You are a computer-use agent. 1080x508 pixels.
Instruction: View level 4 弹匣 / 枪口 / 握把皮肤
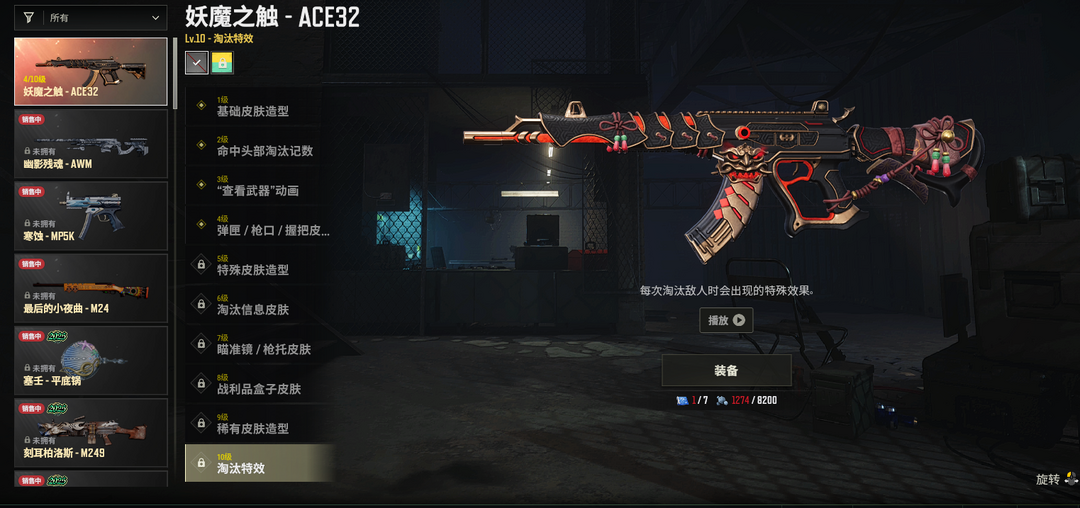click(259, 226)
